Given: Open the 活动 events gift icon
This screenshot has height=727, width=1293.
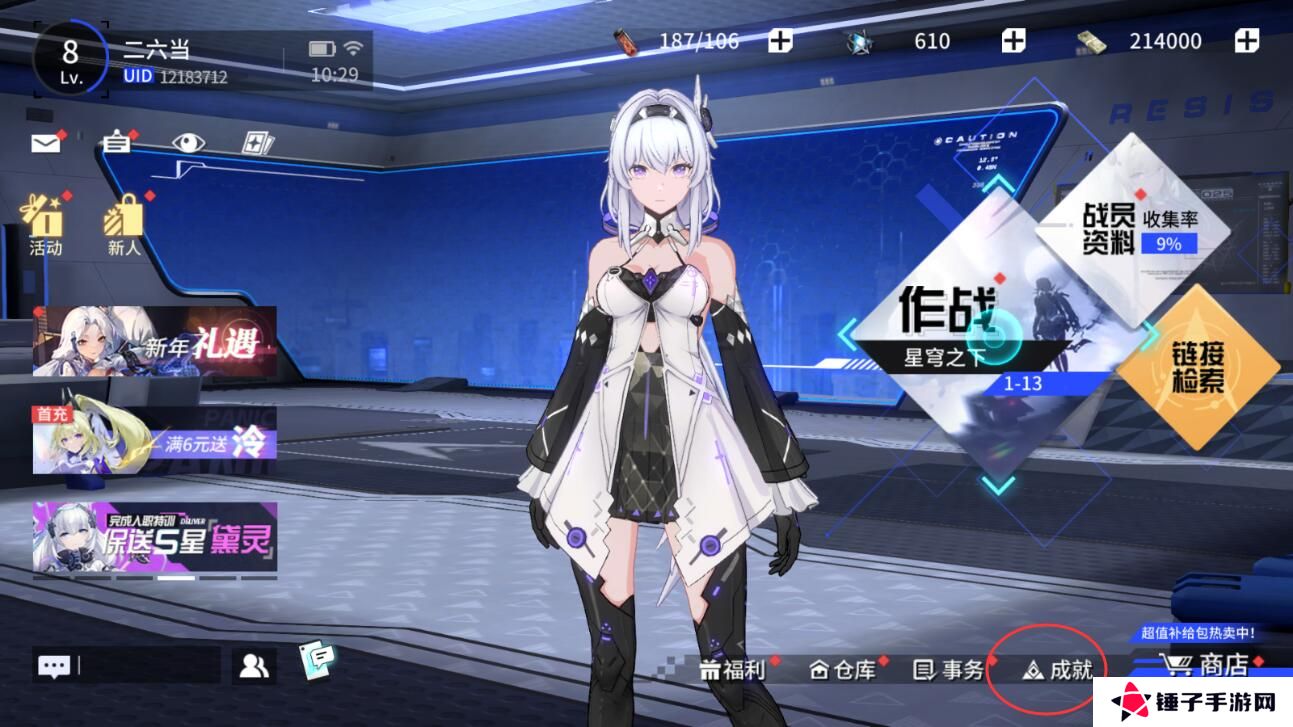Looking at the screenshot, I should pos(44,224).
